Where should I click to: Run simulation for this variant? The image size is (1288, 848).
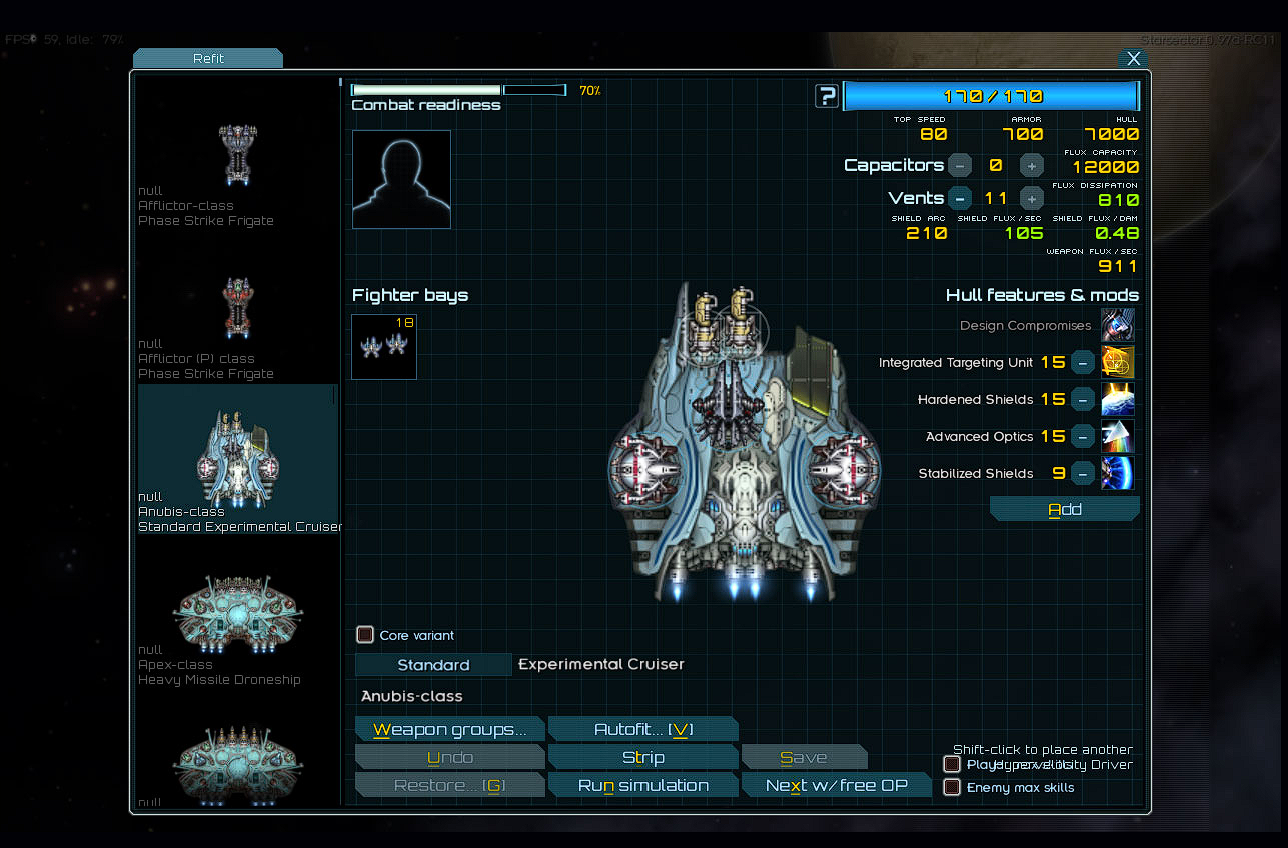click(x=642, y=785)
